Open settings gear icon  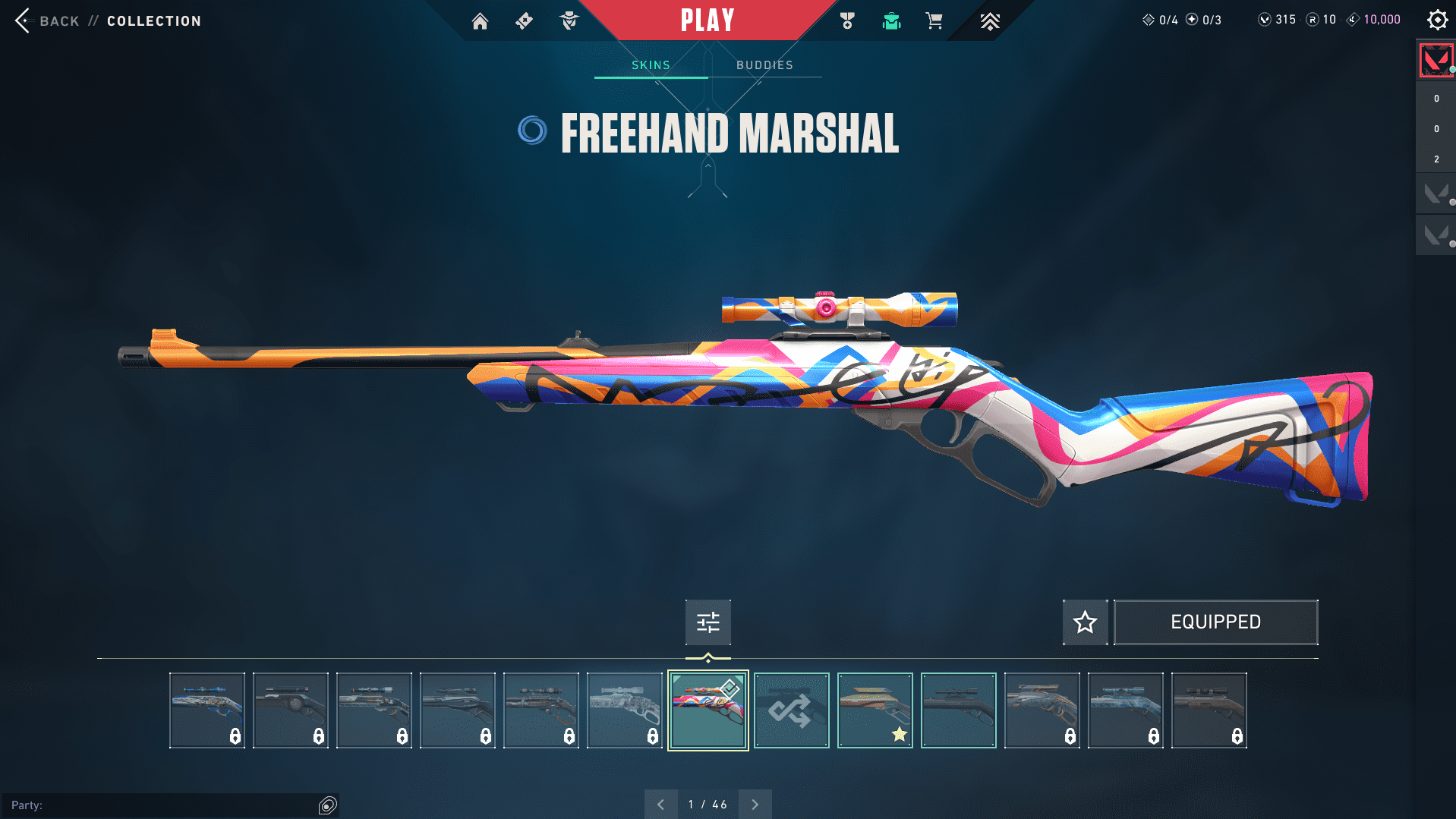(1437, 20)
